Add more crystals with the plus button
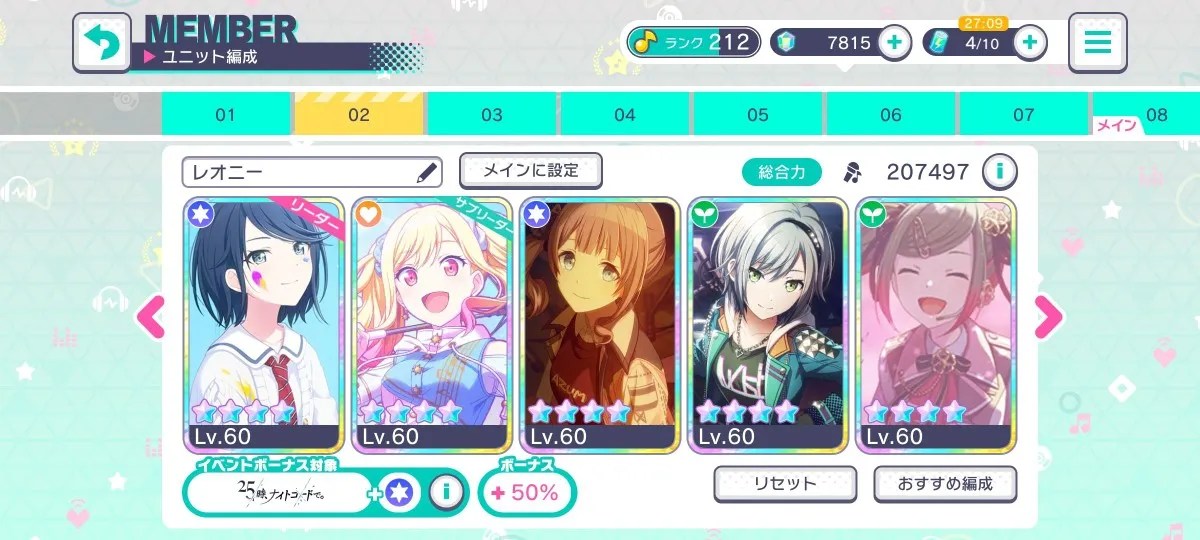 pos(894,42)
